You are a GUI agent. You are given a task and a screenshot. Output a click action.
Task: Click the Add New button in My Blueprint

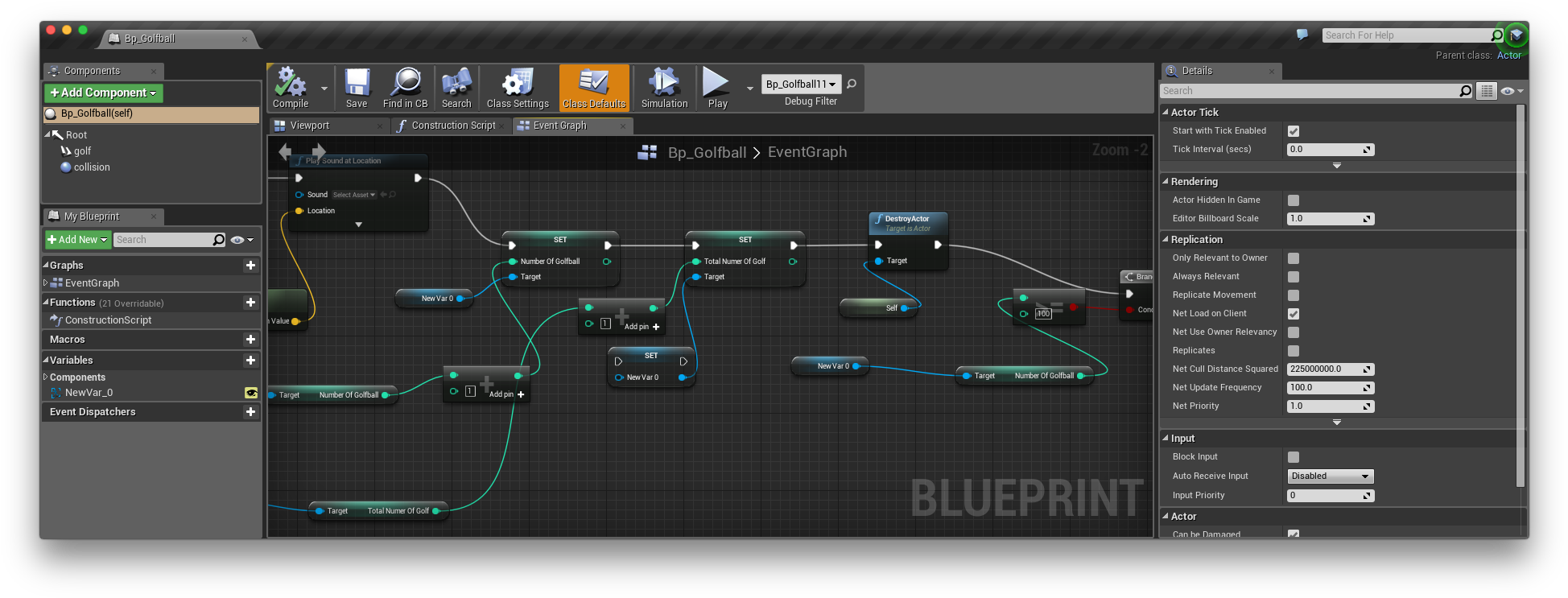[x=76, y=239]
